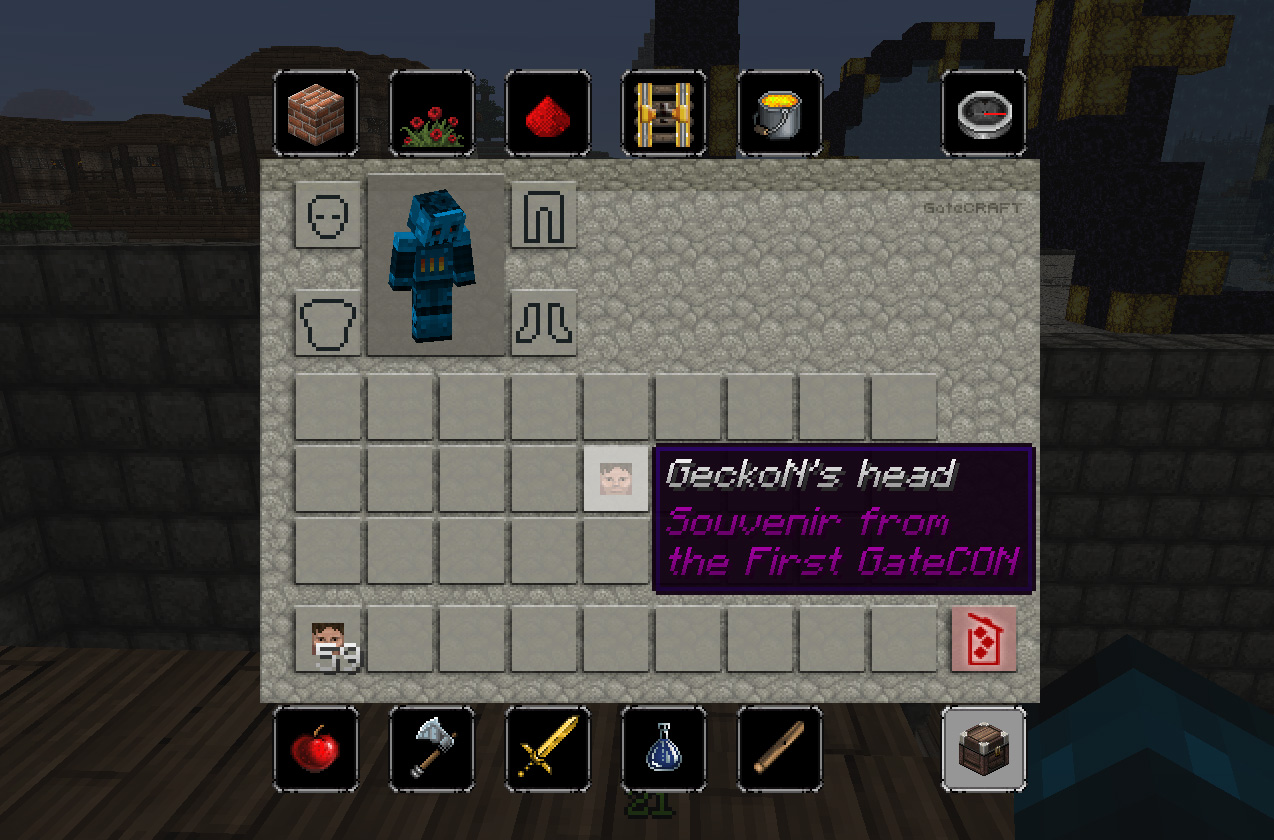This screenshot has width=1274, height=840.
Task: Switch to the apple food tab
Action: tap(315, 749)
